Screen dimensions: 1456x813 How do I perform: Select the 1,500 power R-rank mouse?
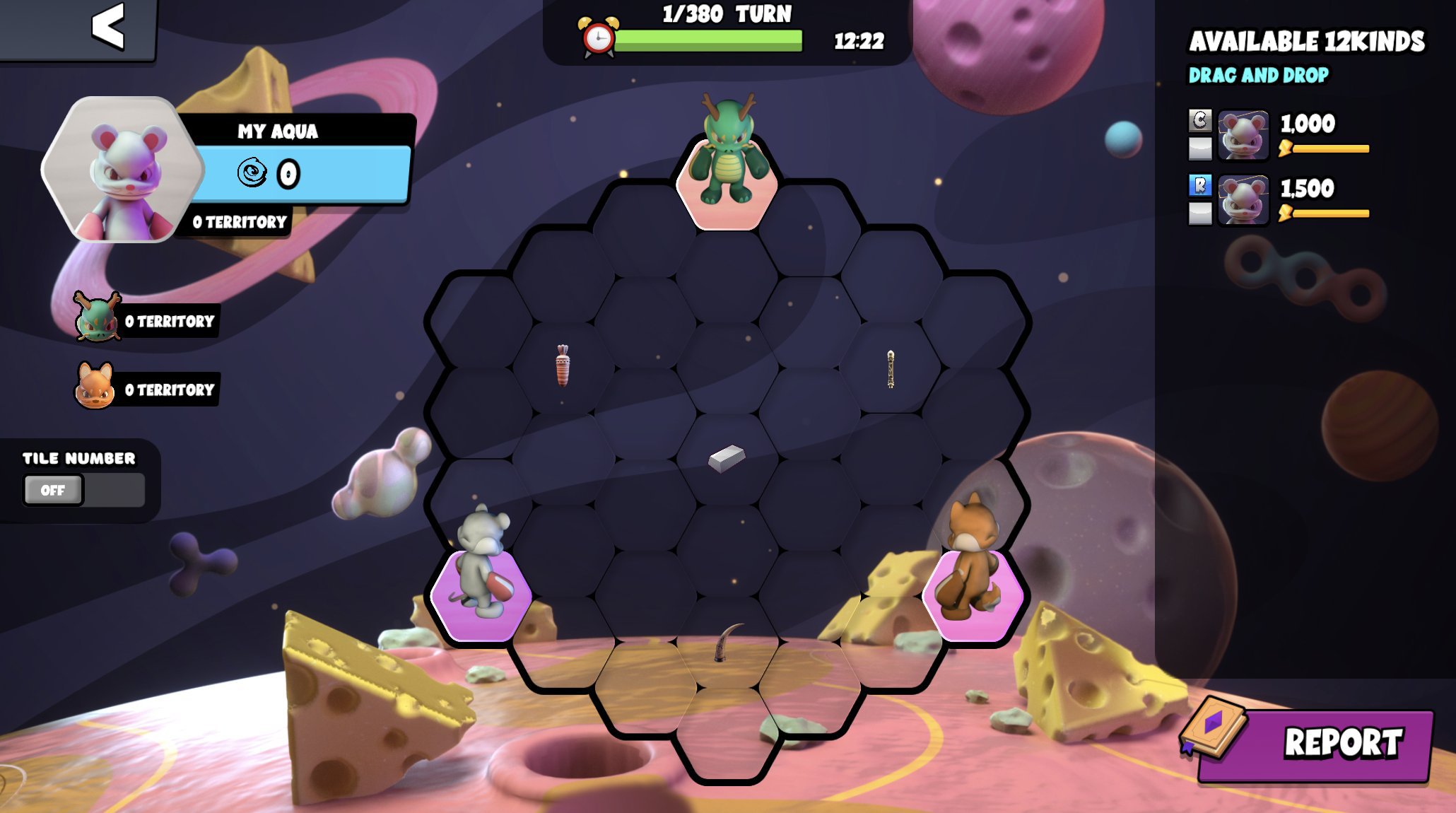click(x=1243, y=200)
